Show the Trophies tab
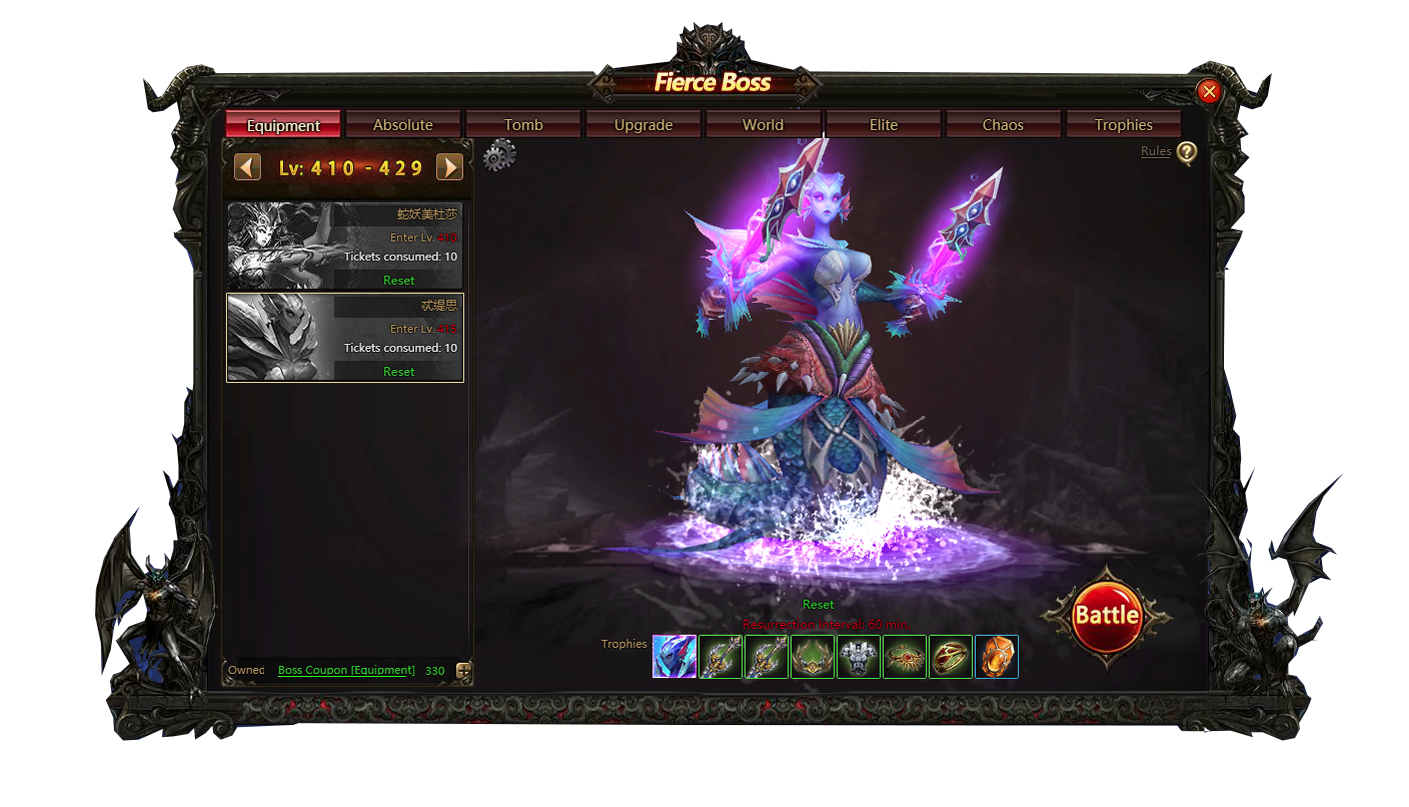The height and width of the screenshot is (807, 1409). tap(1123, 125)
